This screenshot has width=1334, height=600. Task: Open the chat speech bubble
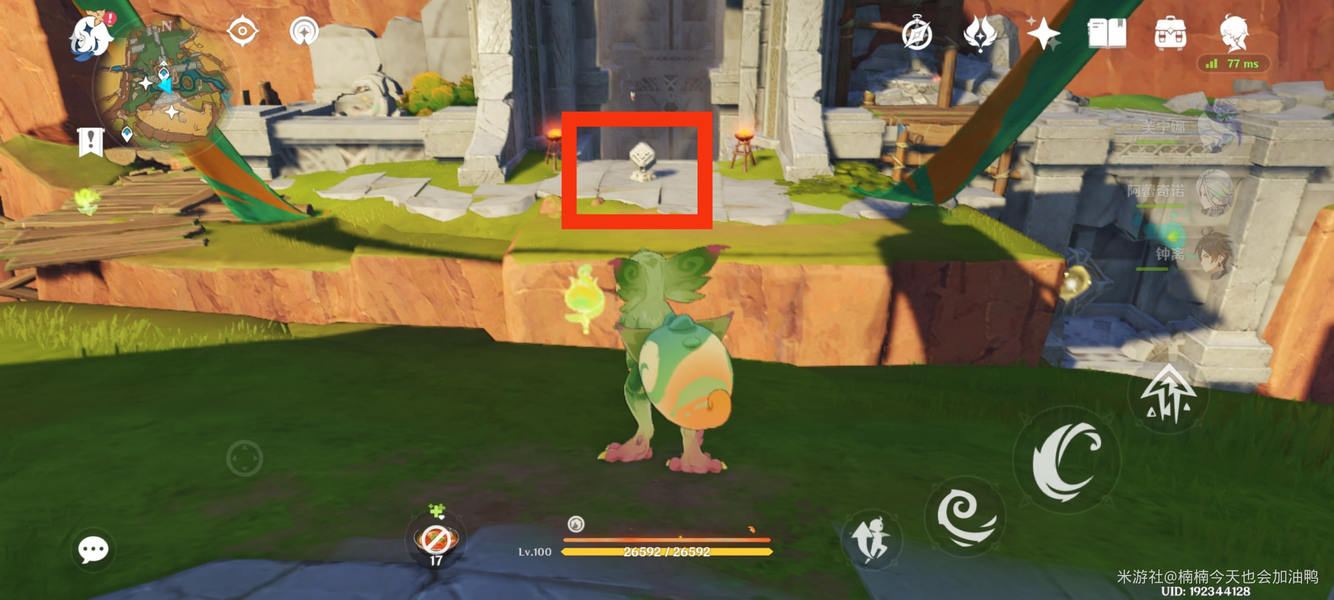pos(94,548)
